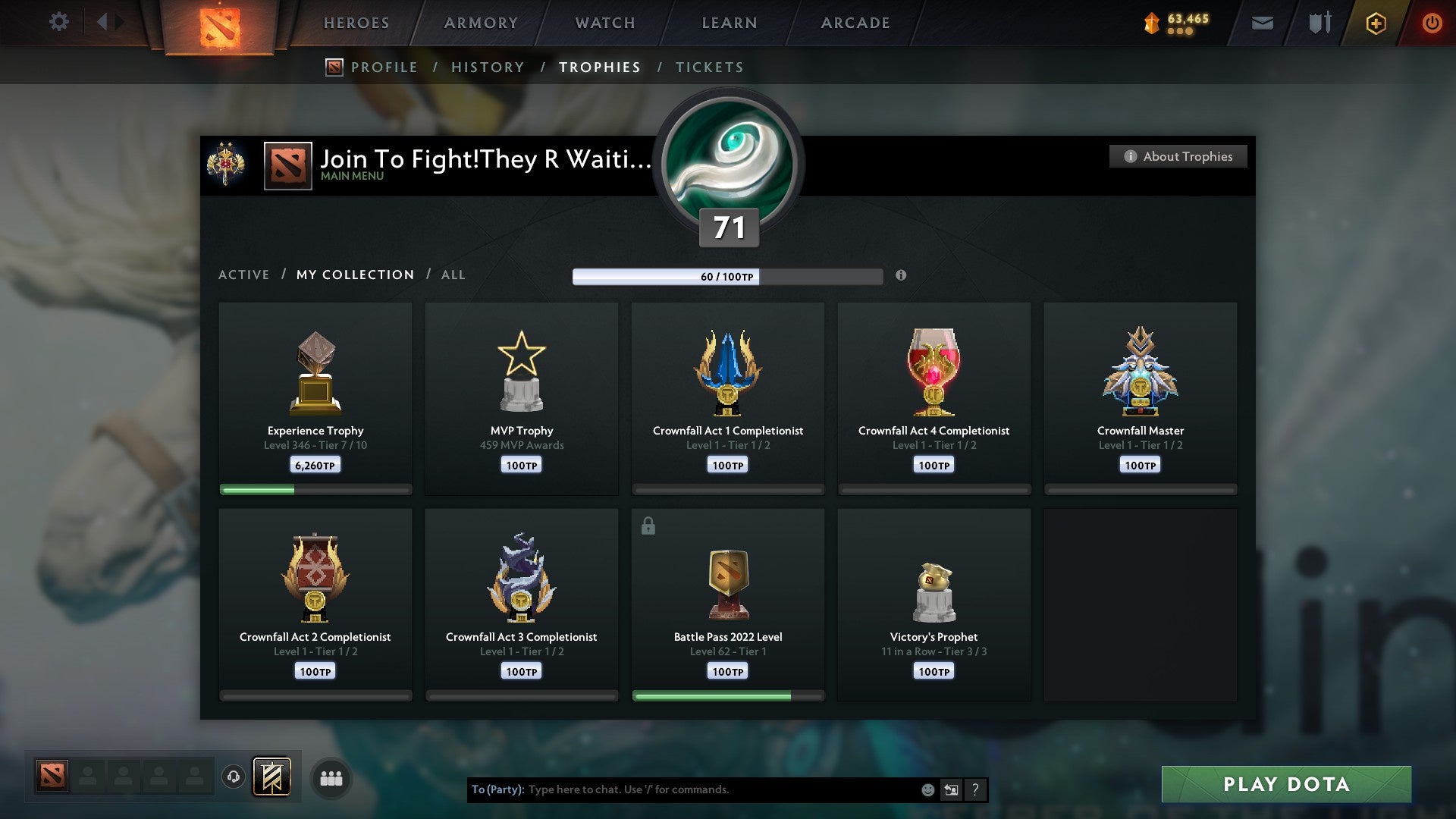Click the power exit icon top right
The image size is (1456, 819).
[x=1433, y=23]
